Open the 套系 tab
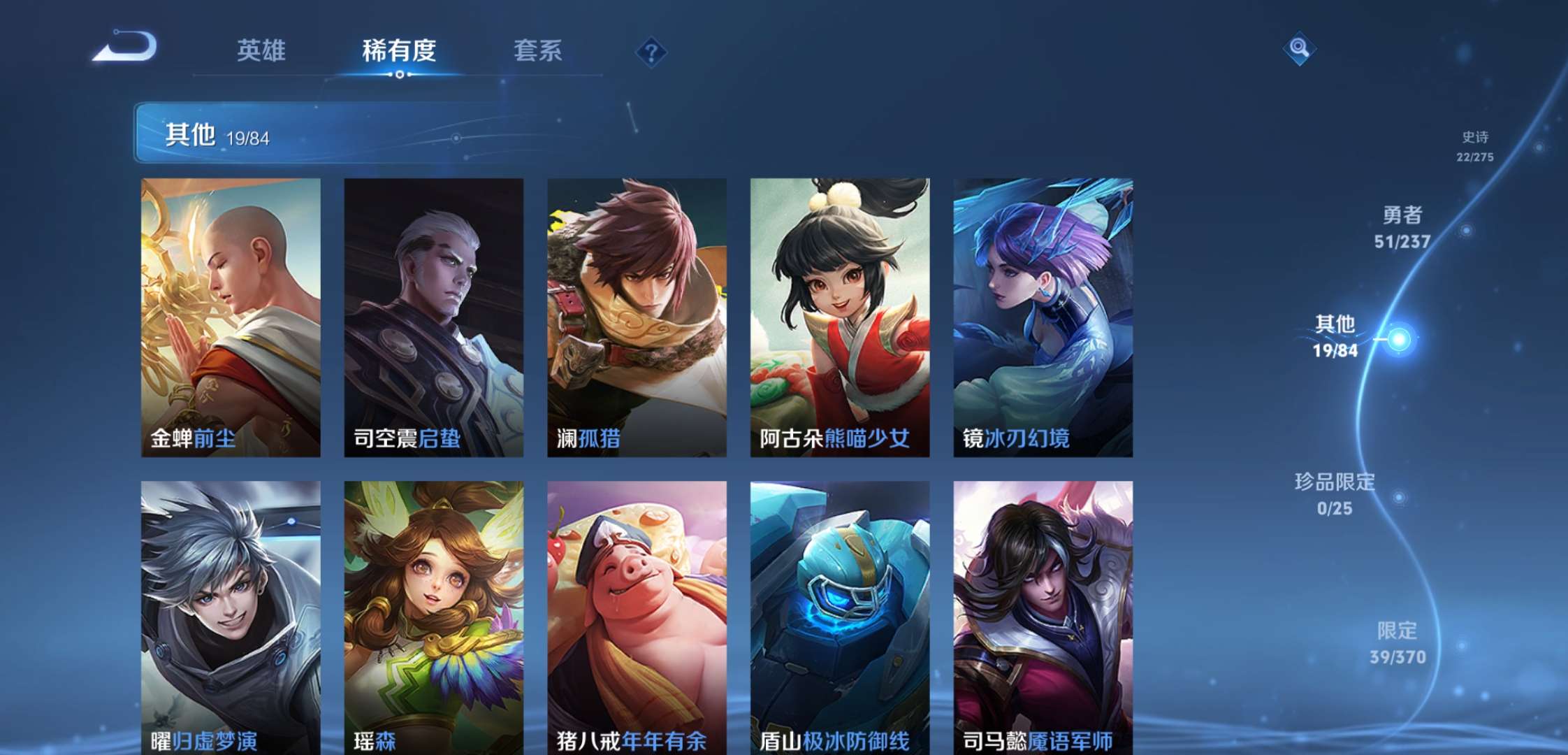Screen dimensions: 1568x755 [537, 50]
